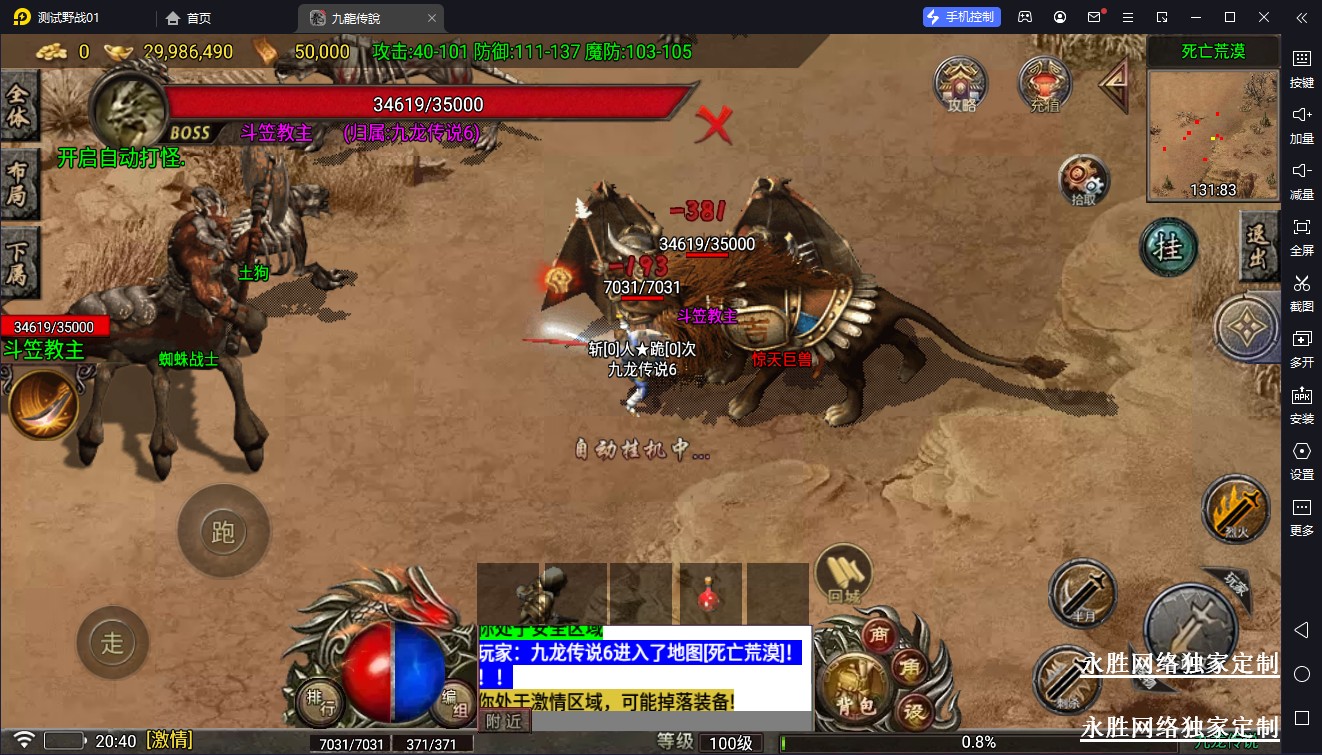Tap the 走 walk button

[112, 642]
